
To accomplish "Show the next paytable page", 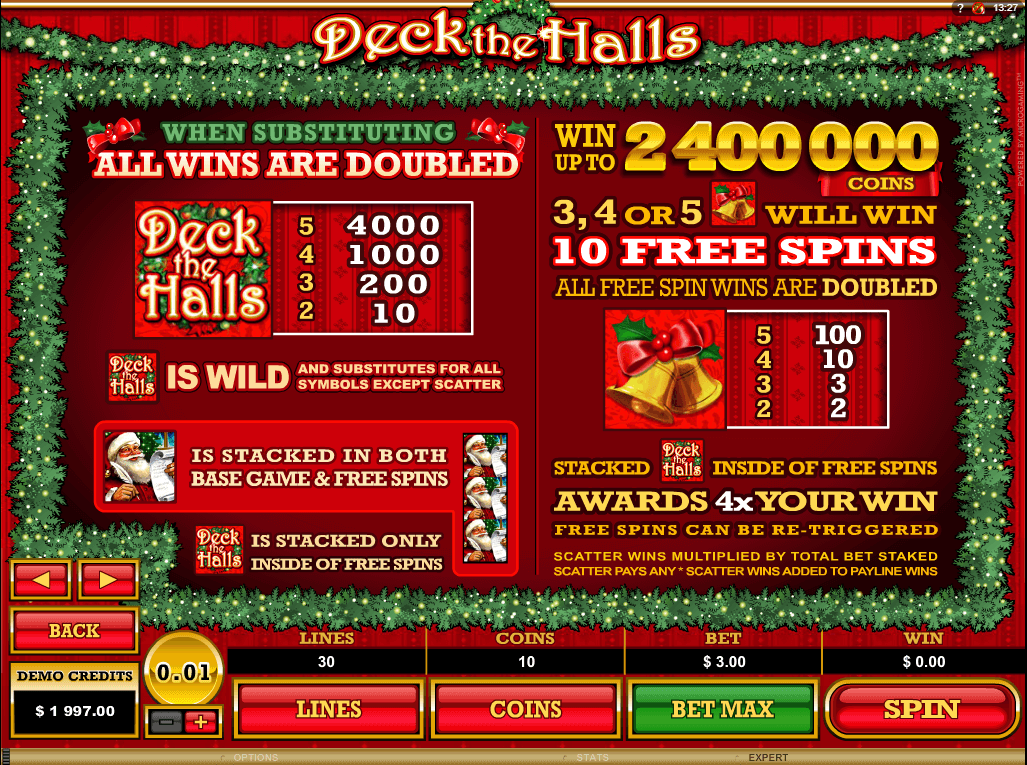I will [108, 579].
